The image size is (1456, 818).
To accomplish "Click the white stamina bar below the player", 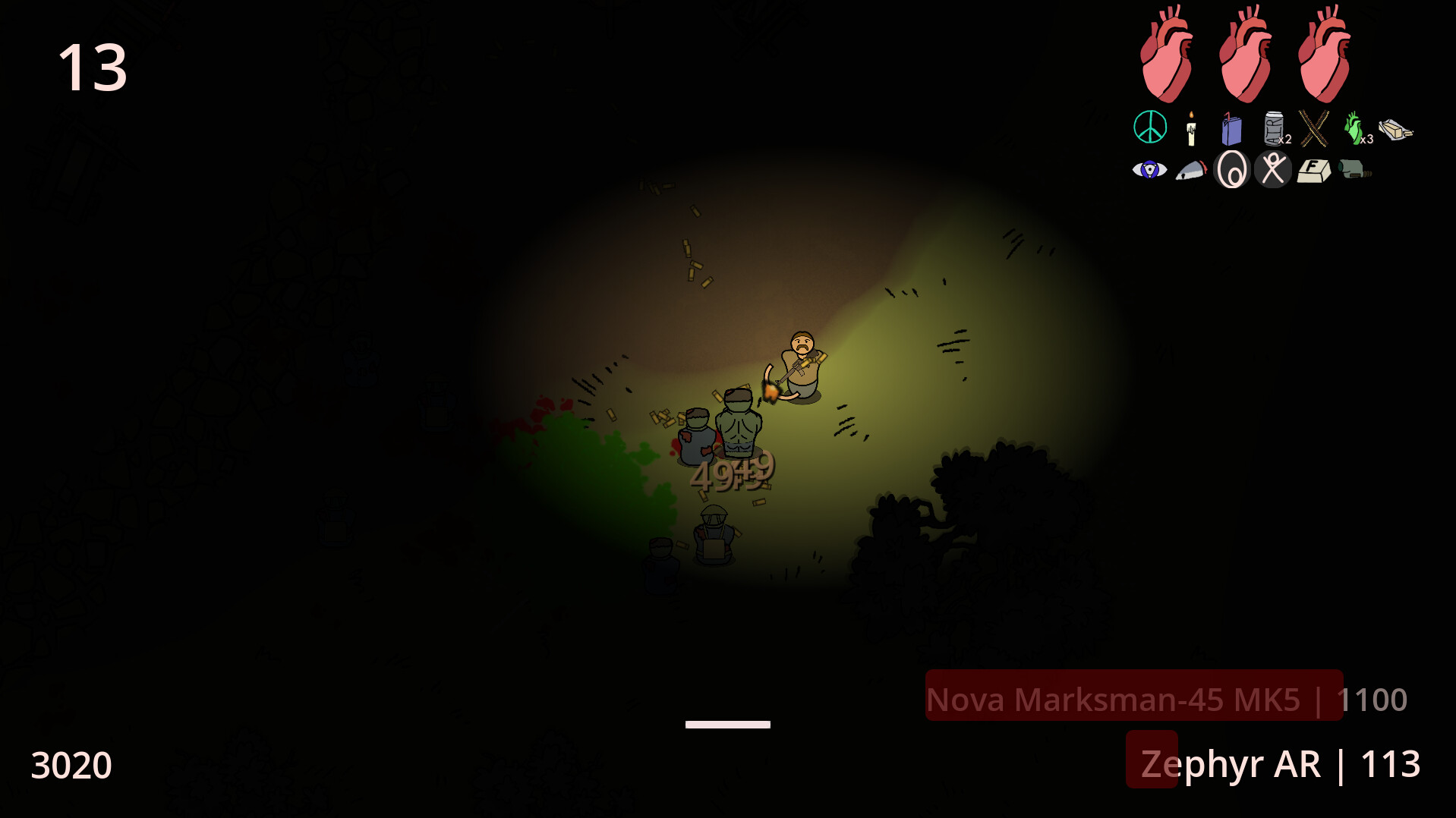I will (727, 724).
